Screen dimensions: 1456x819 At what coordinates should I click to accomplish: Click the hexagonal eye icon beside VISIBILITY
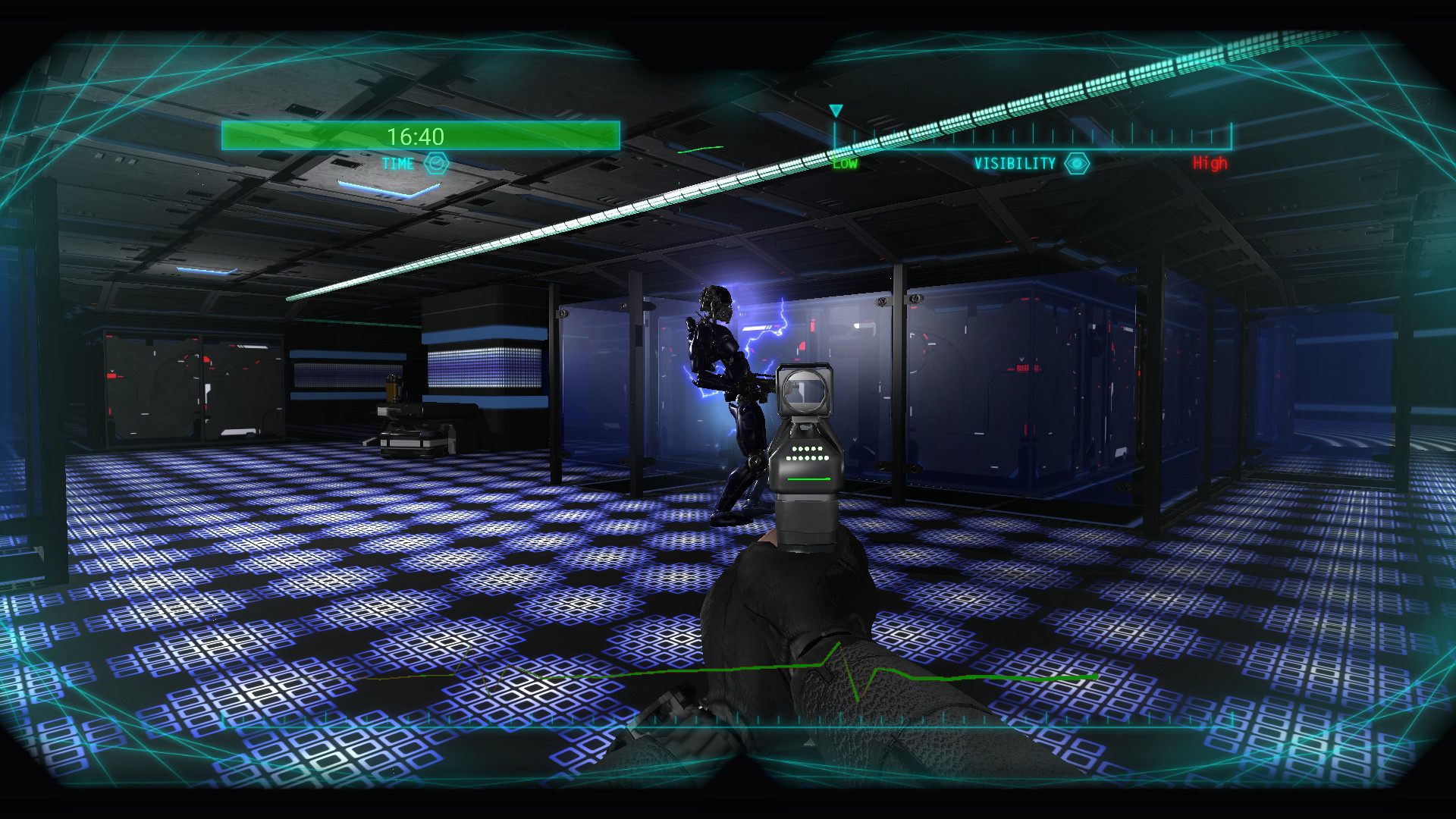point(1078,162)
